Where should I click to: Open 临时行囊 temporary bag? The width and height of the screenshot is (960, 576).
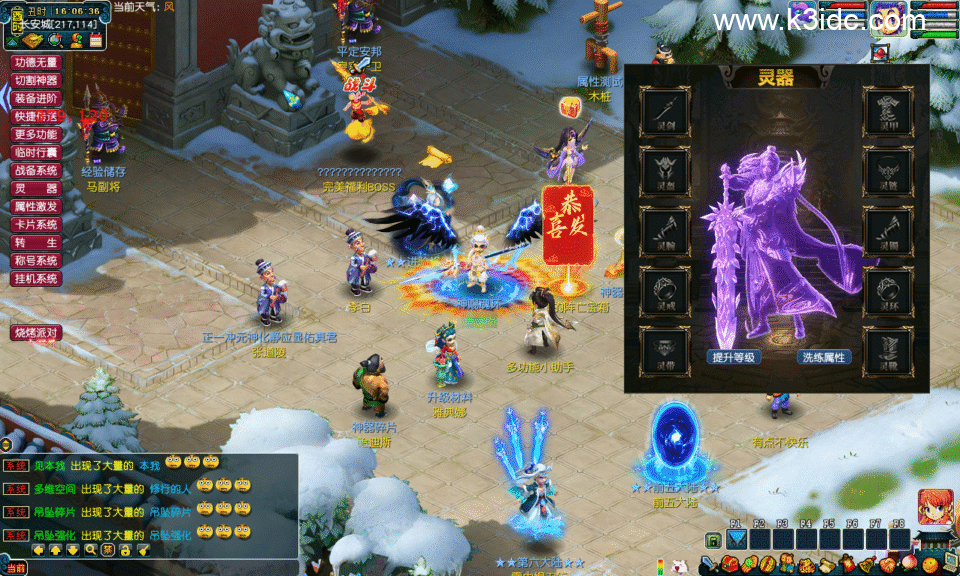point(37,152)
